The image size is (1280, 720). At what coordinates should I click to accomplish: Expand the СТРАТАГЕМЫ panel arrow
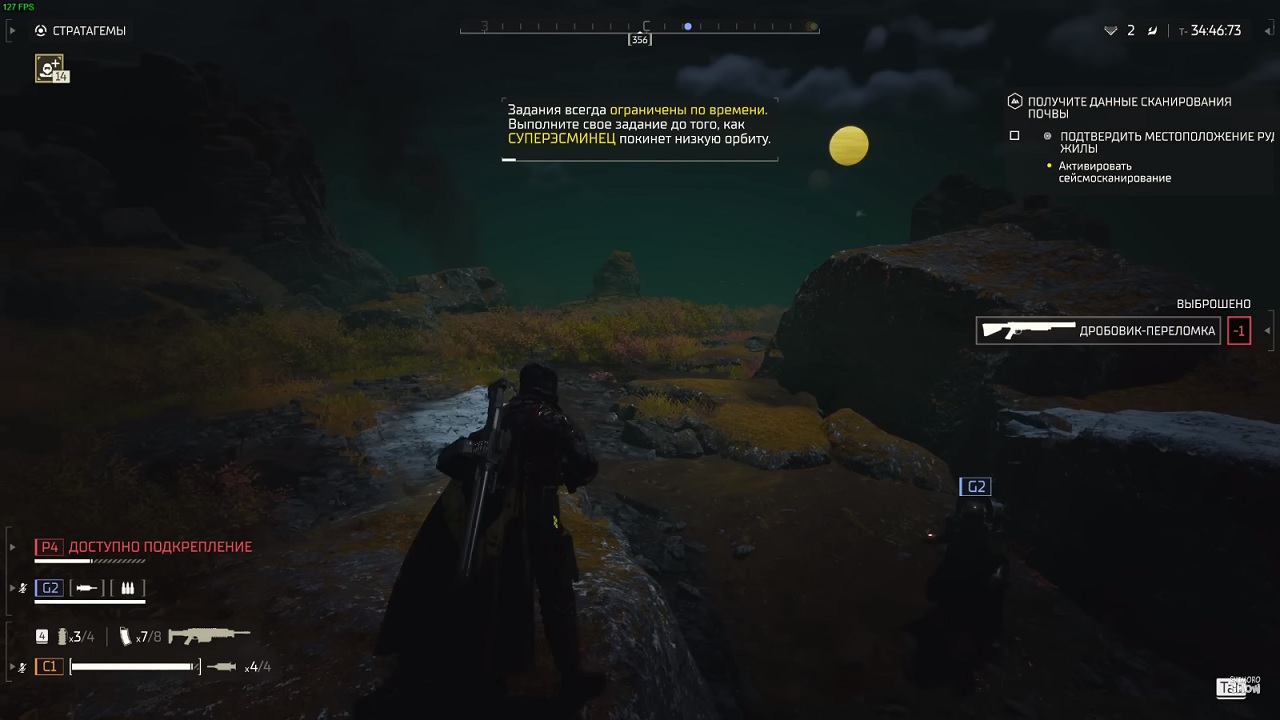[x=11, y=30]
